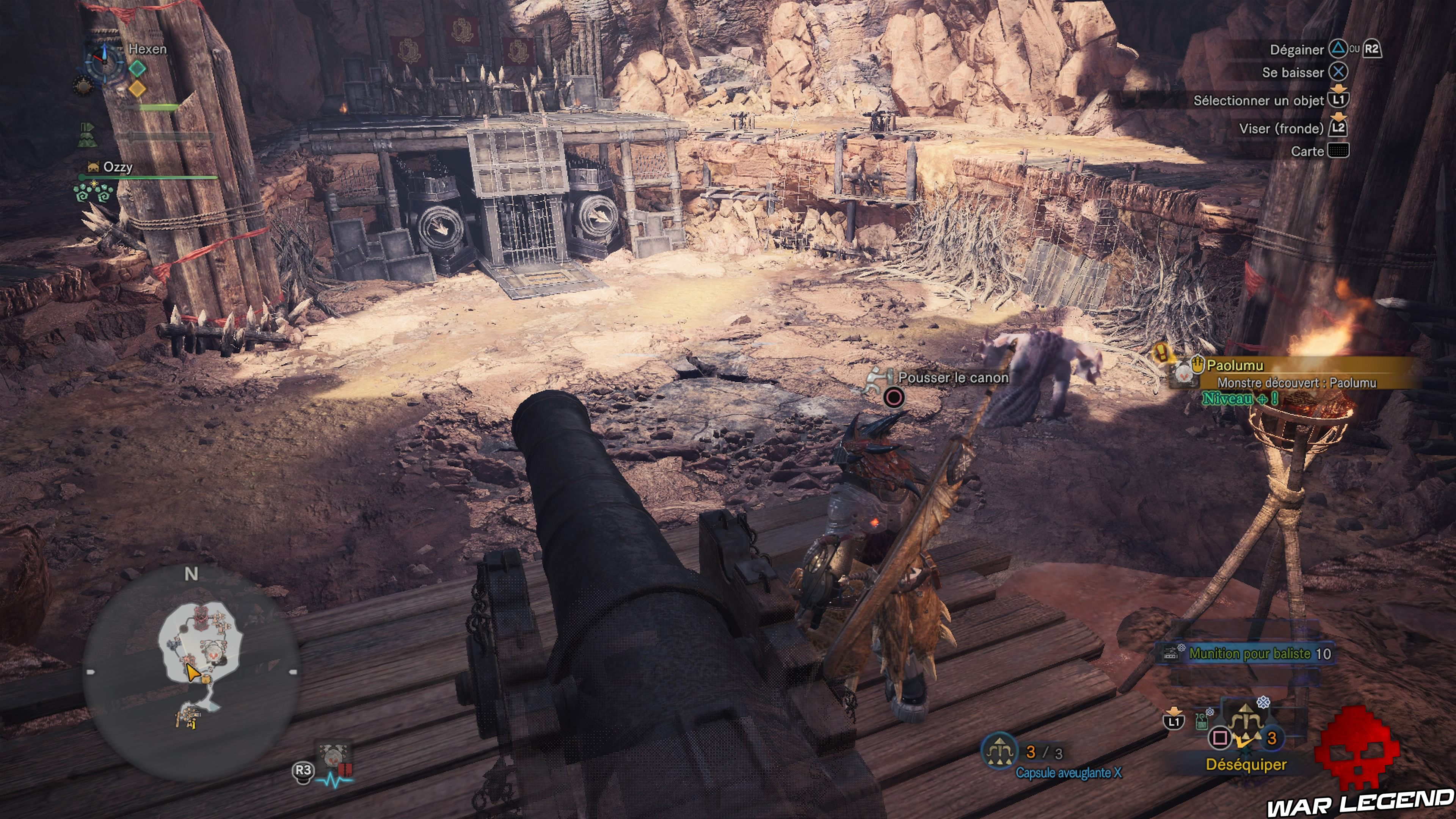
Task: Click the compass clock next to Hexen
Action: click(104, 62)
